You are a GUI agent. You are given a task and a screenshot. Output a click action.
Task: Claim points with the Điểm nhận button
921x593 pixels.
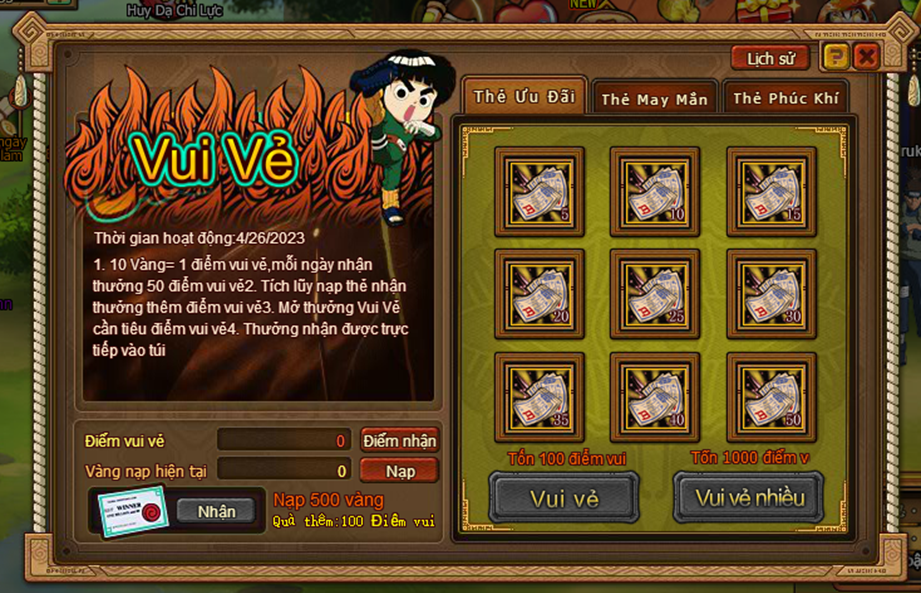[399, 441]
